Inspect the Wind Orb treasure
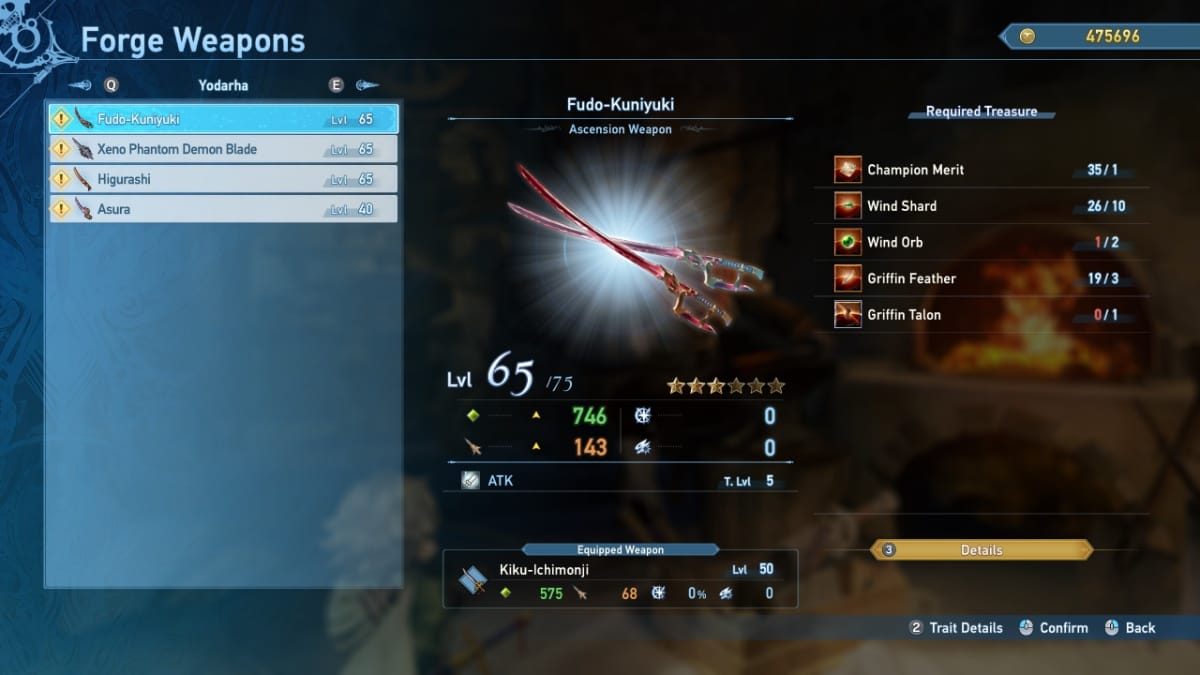The height and width of the screenshot is (675, 1200). point(990,242)
